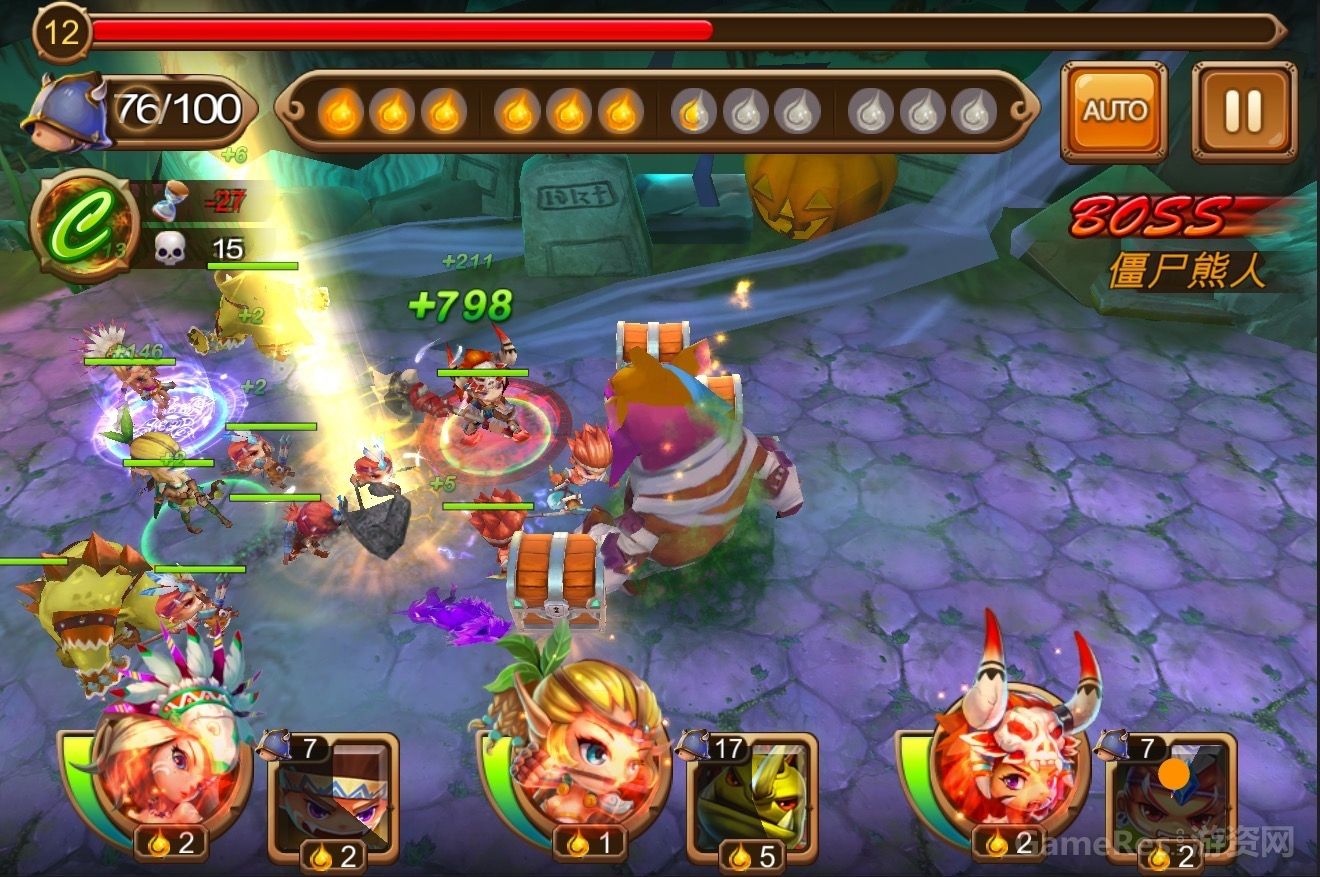
Task: Summon the green horned beast unit card
Action: point(752,795)
